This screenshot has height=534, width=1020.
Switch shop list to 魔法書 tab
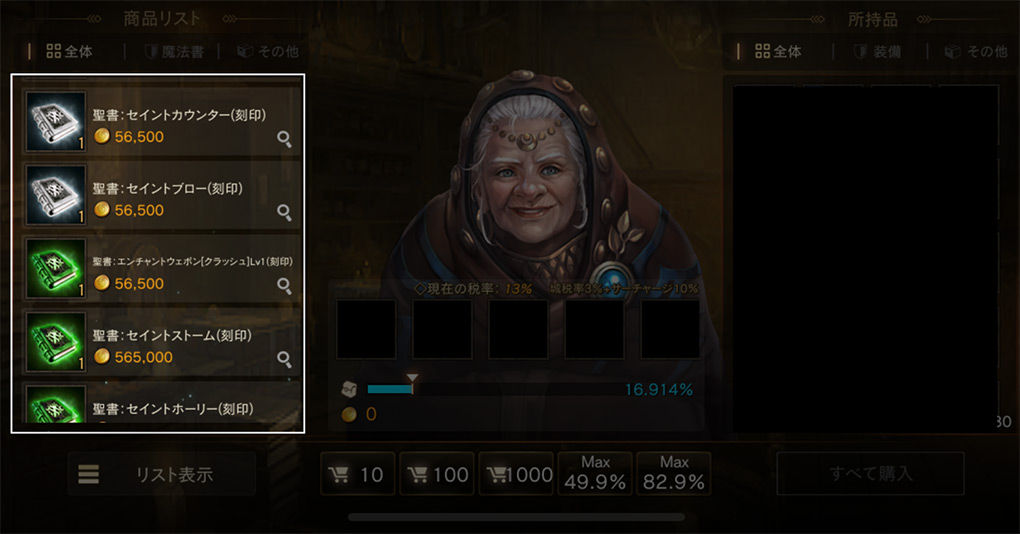[x=174, y=52]
